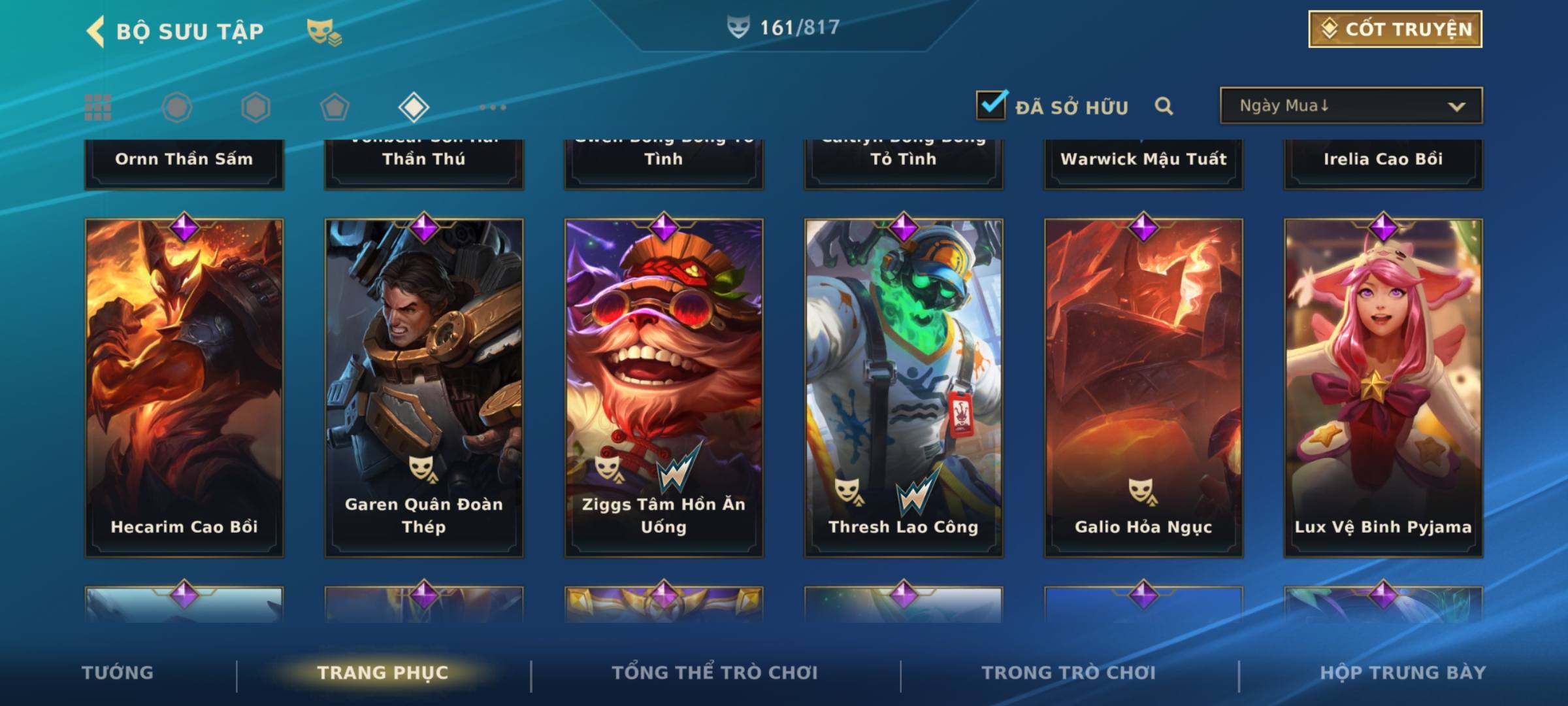Switch to the Tướng tab
This screenshot has height=706, width=1568.
click(x=118, y=673)
